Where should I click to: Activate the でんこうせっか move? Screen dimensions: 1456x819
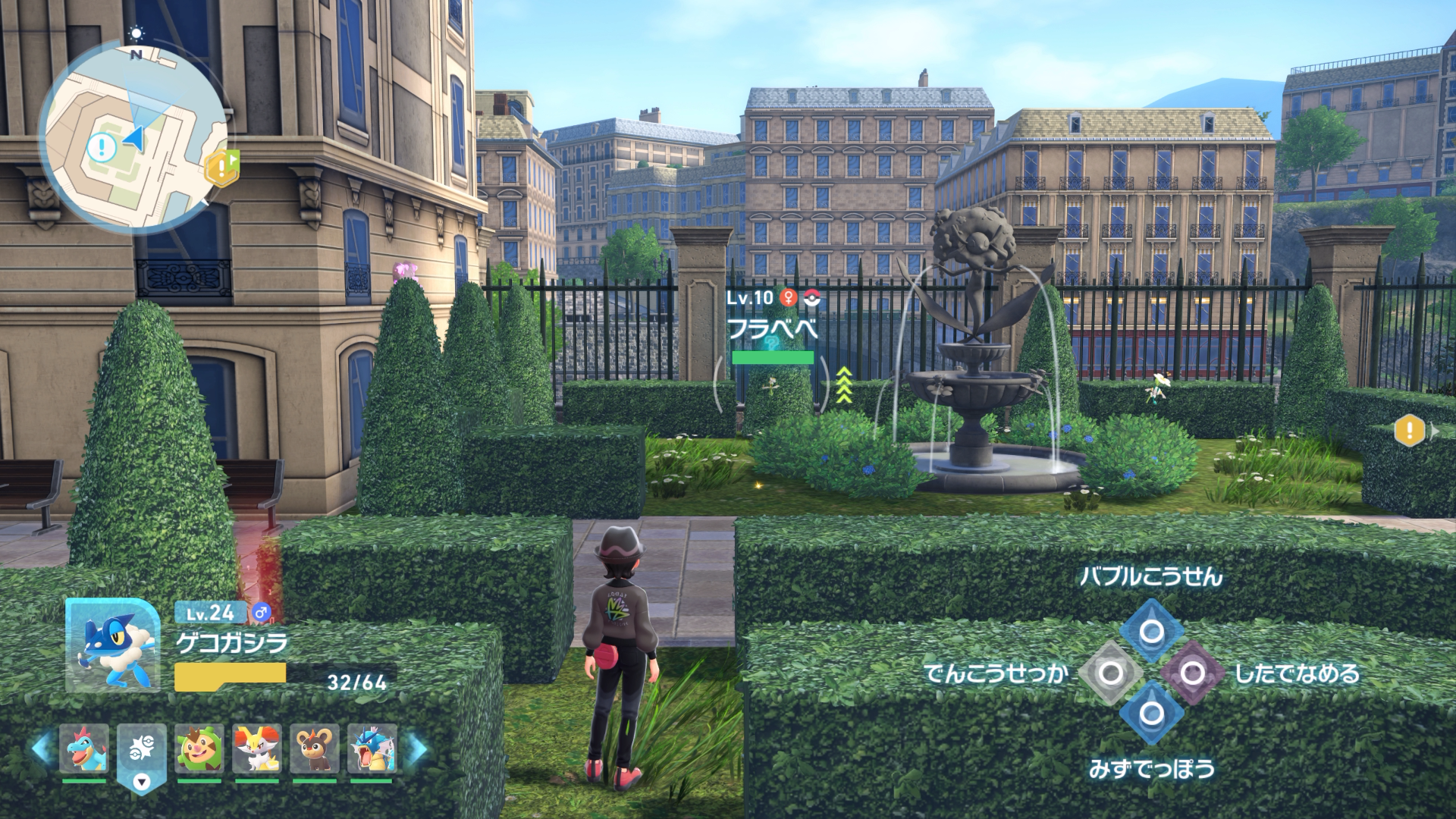click(x=1110, y=673)
